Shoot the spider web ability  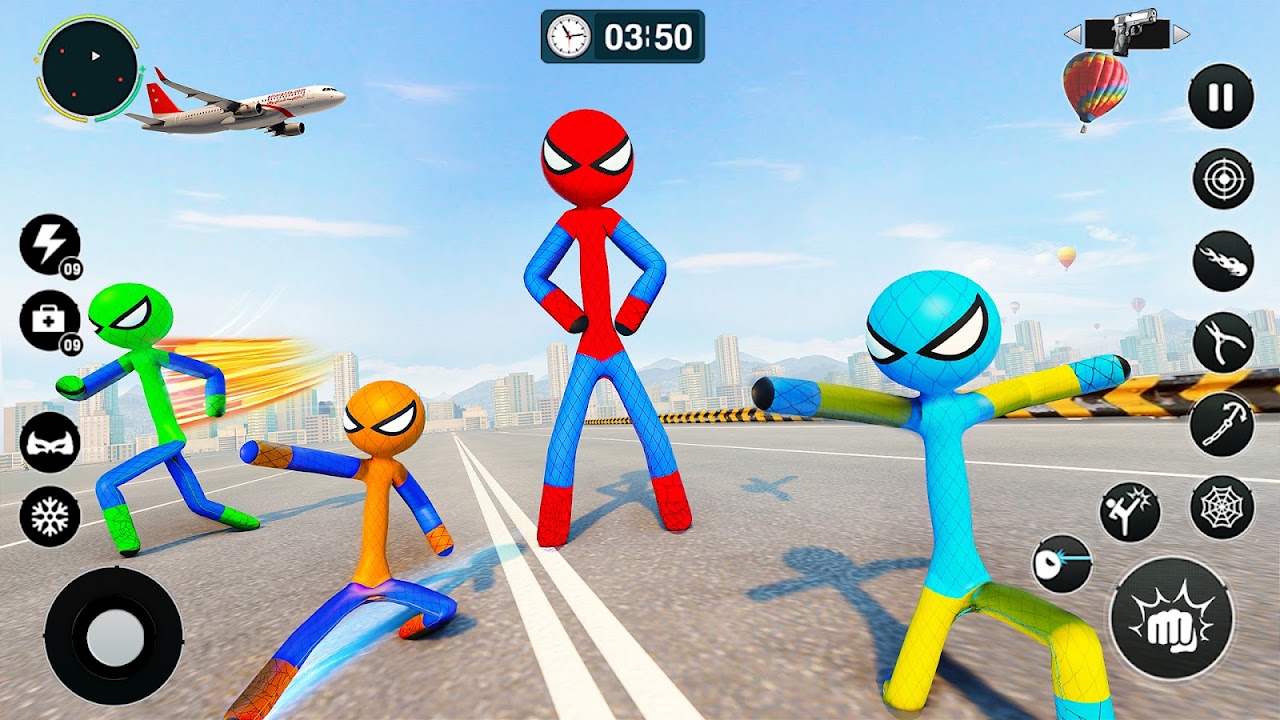click(x=1222, y=507)
